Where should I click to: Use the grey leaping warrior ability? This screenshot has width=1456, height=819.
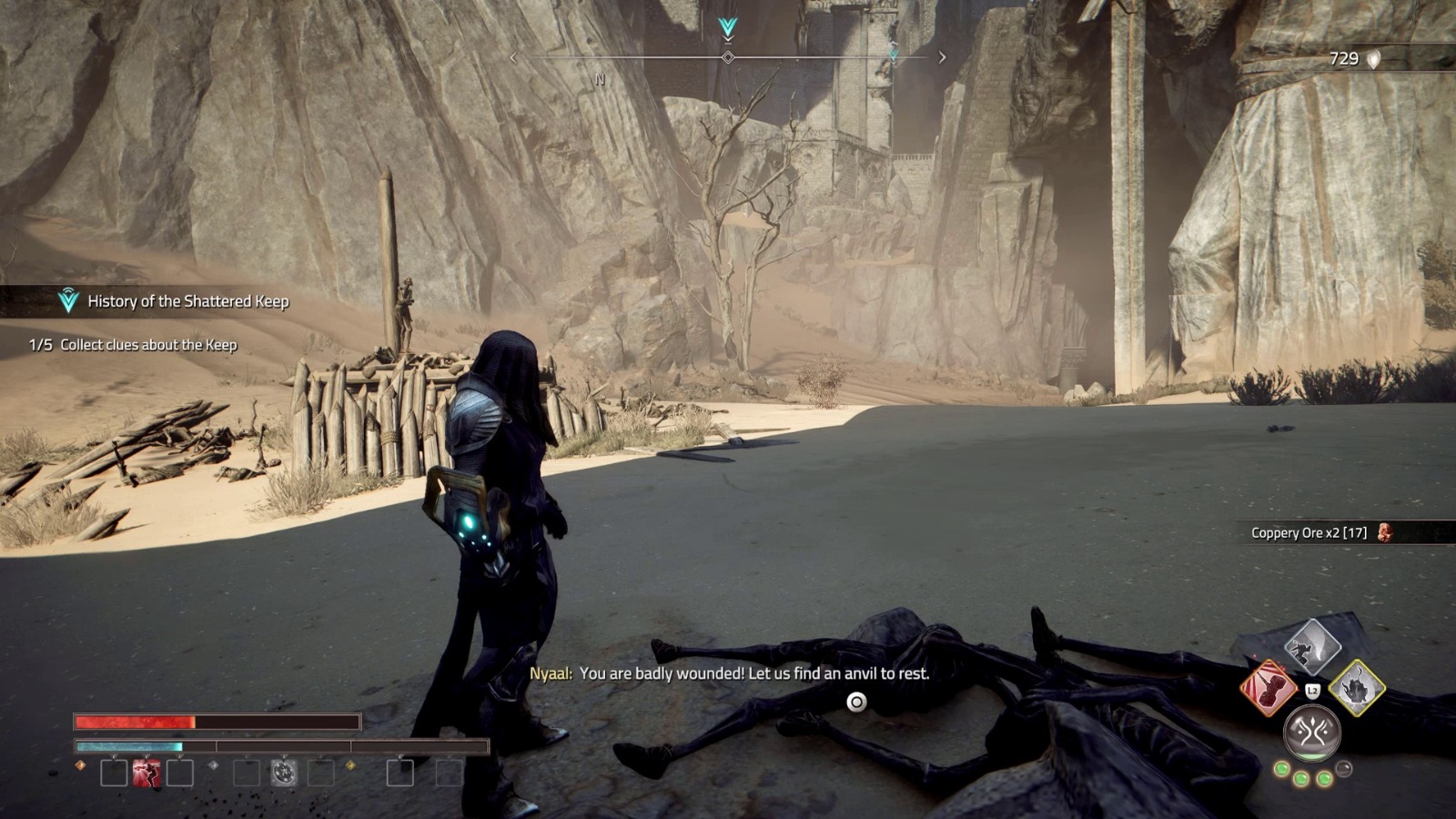[x=1312, y=646]
